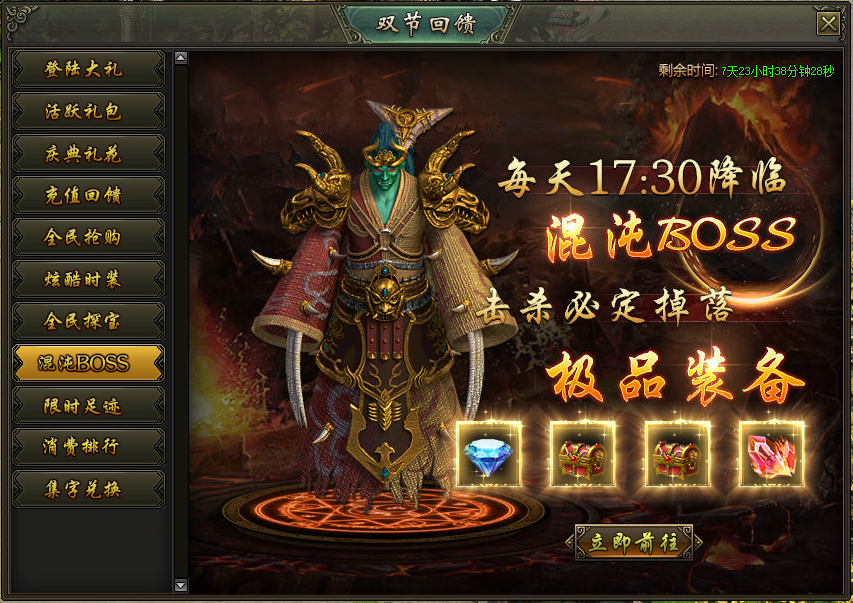The height and width of the screenshot is (603, 853).
Task: Open the 炫酷时装 tab
Action: (x=88, y=279)
